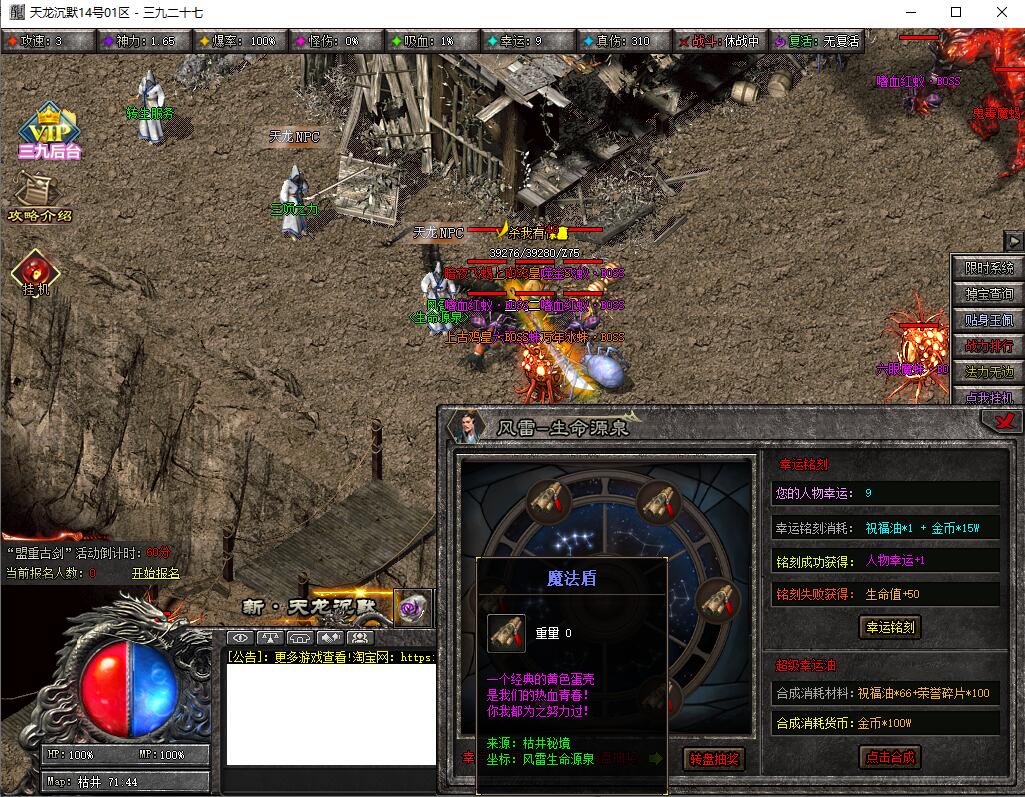1025x797 pixels.
Task: Open the VIP 三九后台 panel
Action: (x=48, y=132)
